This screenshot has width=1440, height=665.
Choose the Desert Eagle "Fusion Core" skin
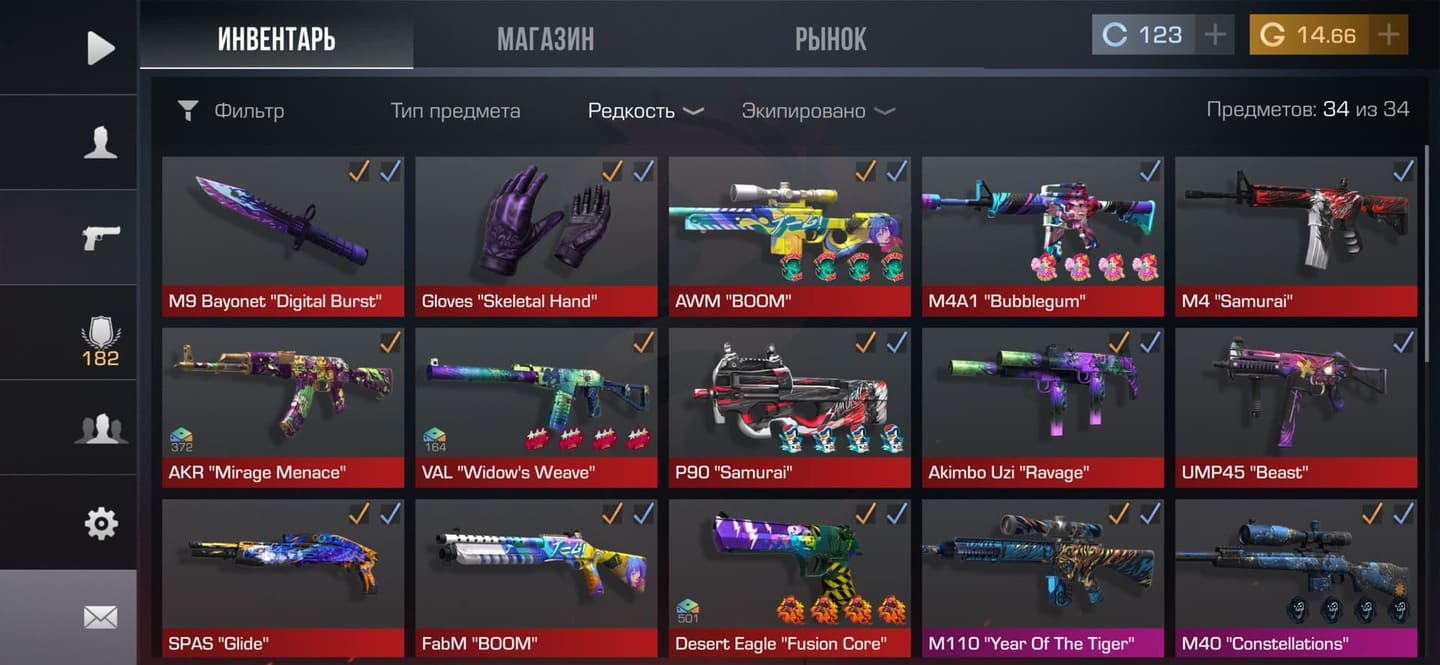(x=789, y=578)
